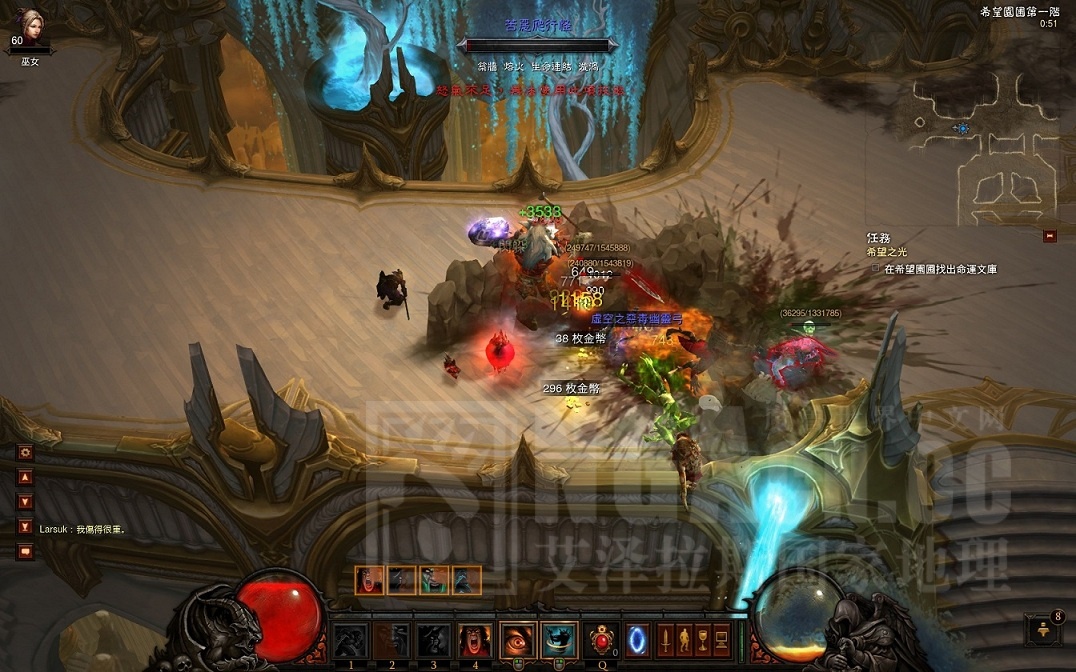The image size is (1076, 672).
Task: Select the skill in hotbar slot 1
Action: click(x=350, y=640)
